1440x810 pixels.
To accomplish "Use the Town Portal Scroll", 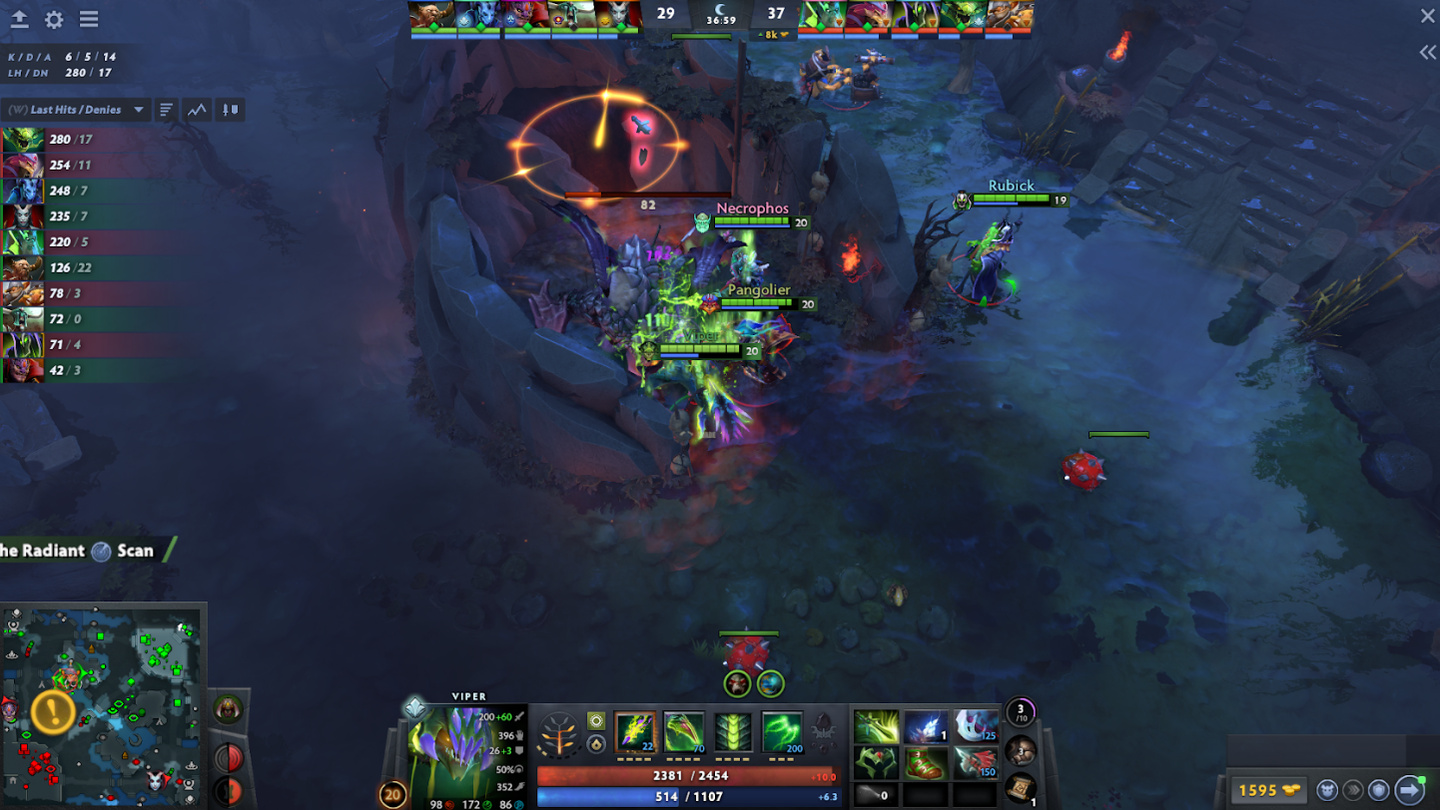I will [x=1020, y=789].
